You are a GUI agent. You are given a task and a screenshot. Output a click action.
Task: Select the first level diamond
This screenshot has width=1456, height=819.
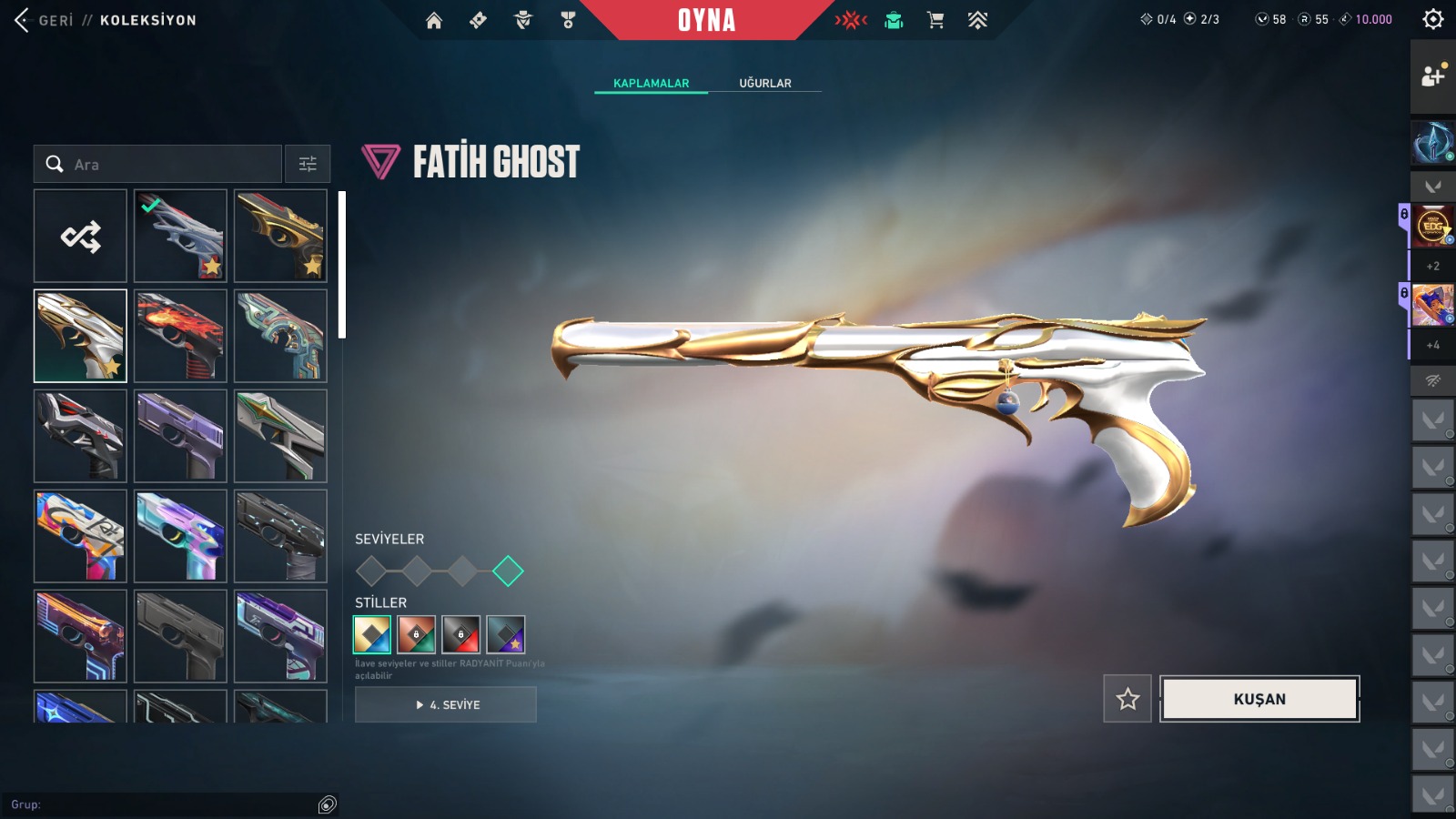point(371,571)
